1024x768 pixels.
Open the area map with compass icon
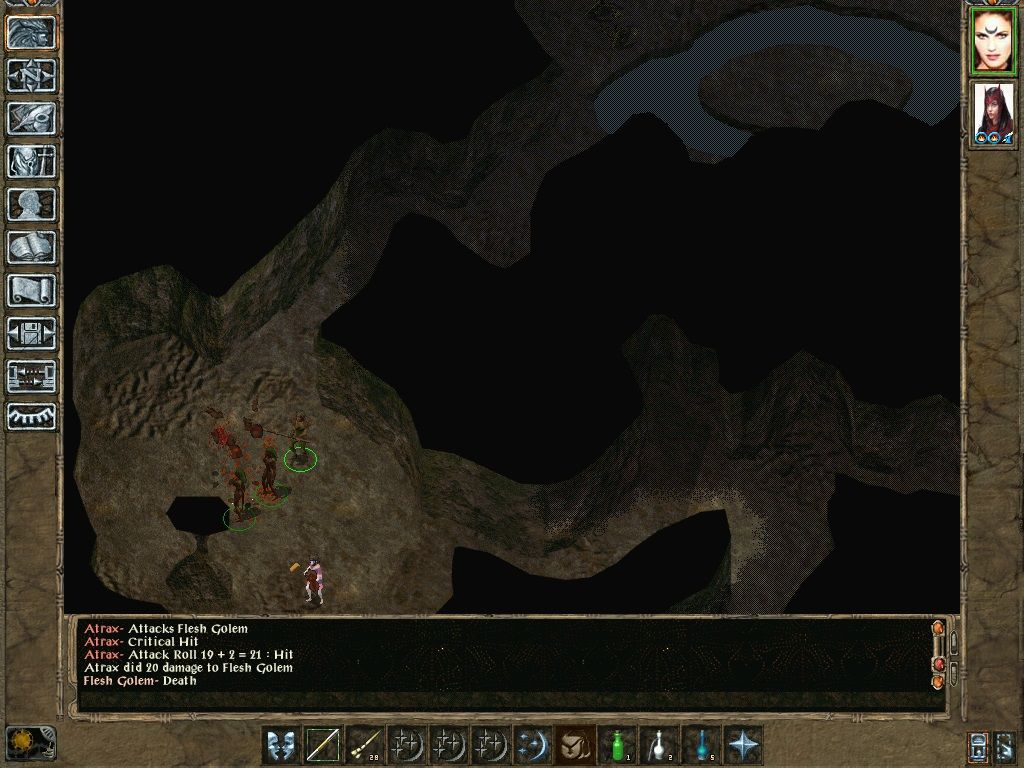[32, 76]
